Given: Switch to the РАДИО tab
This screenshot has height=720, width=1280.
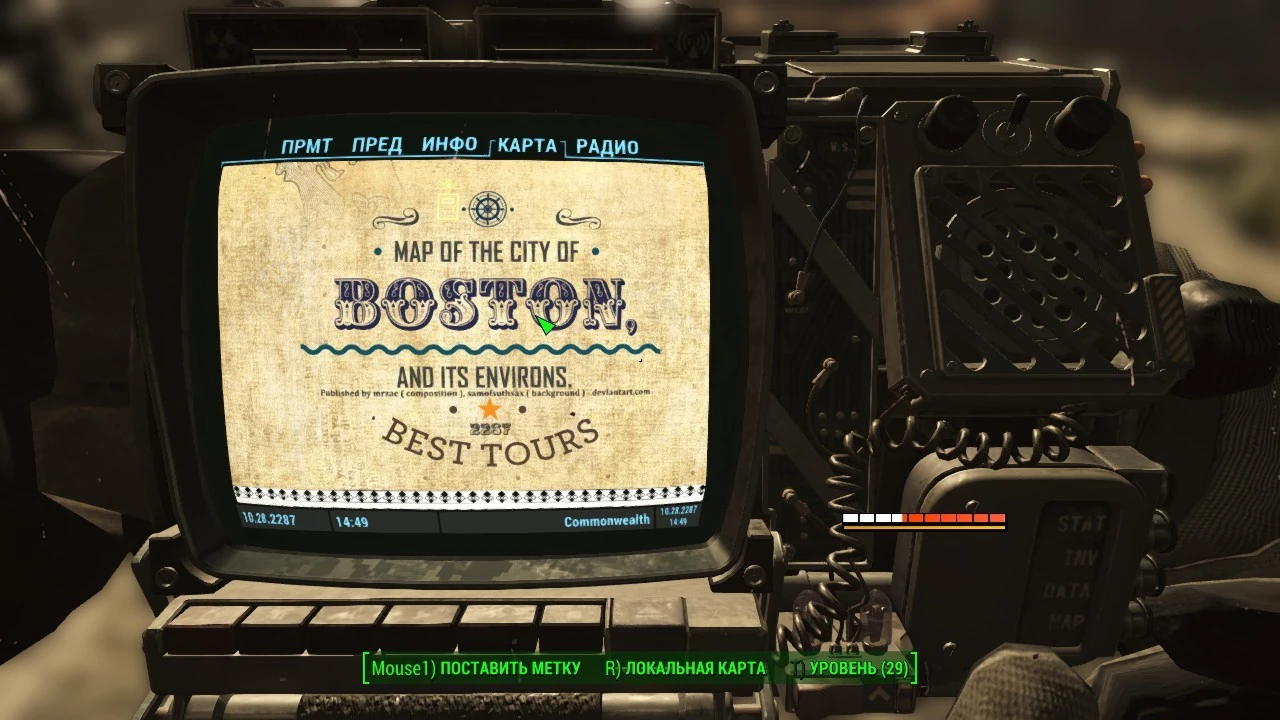Looking at the screenshot, I should coord(607,146).
